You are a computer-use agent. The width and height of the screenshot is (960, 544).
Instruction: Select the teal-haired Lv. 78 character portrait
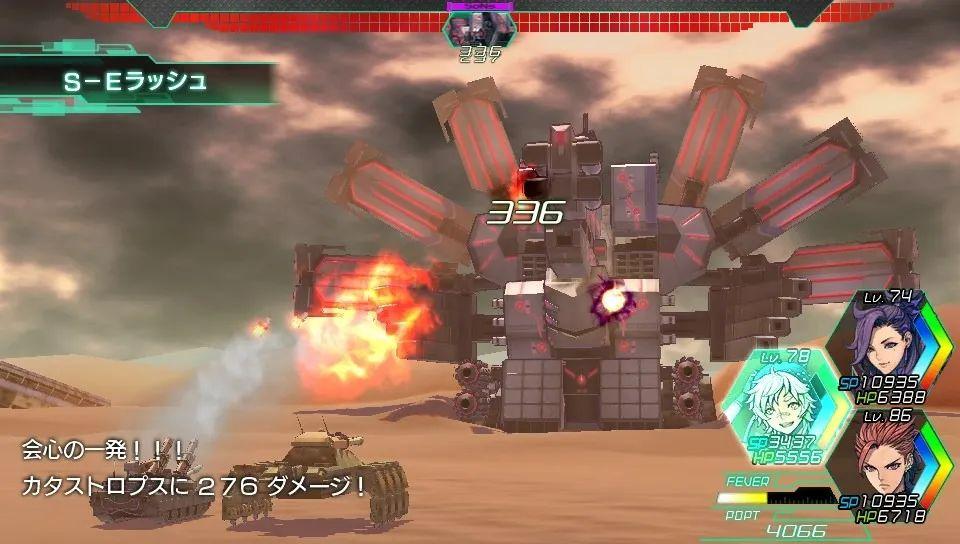click(x=776, y=402)
